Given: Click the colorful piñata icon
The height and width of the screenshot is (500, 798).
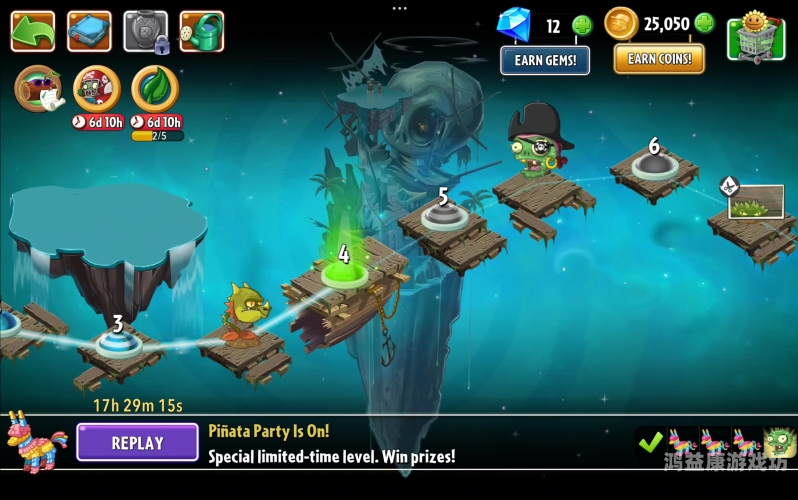Looking at the screenshot, I should 35,442.
